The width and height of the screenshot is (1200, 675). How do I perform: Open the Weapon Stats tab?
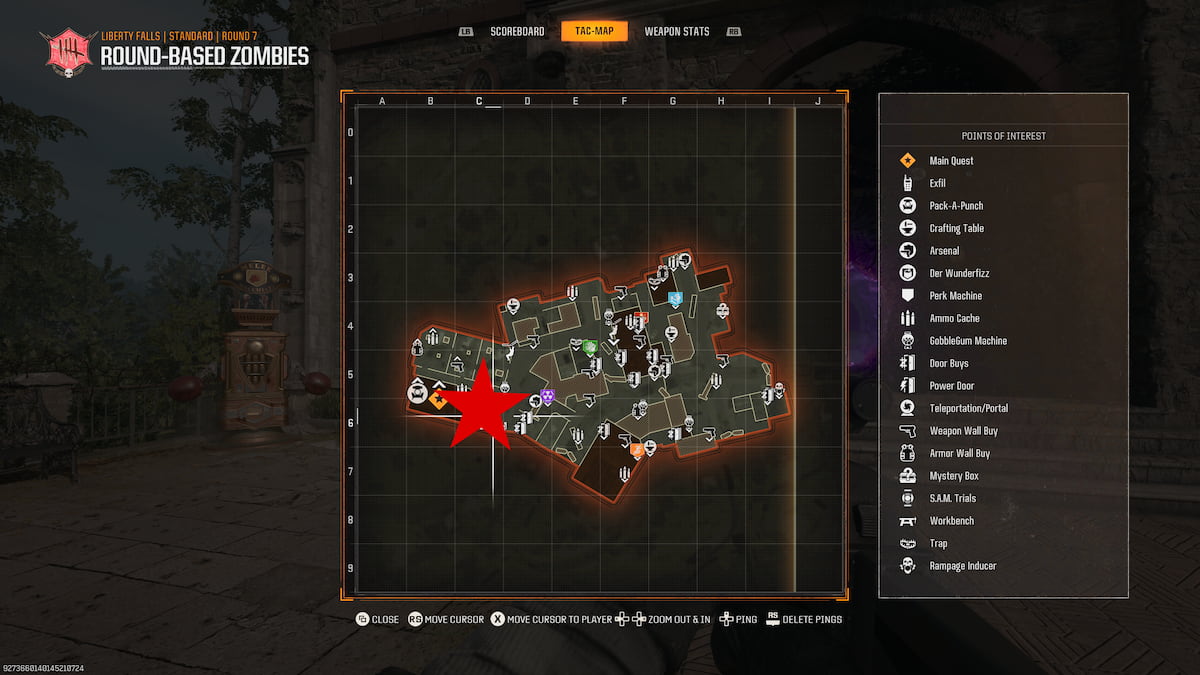(677, 31)
